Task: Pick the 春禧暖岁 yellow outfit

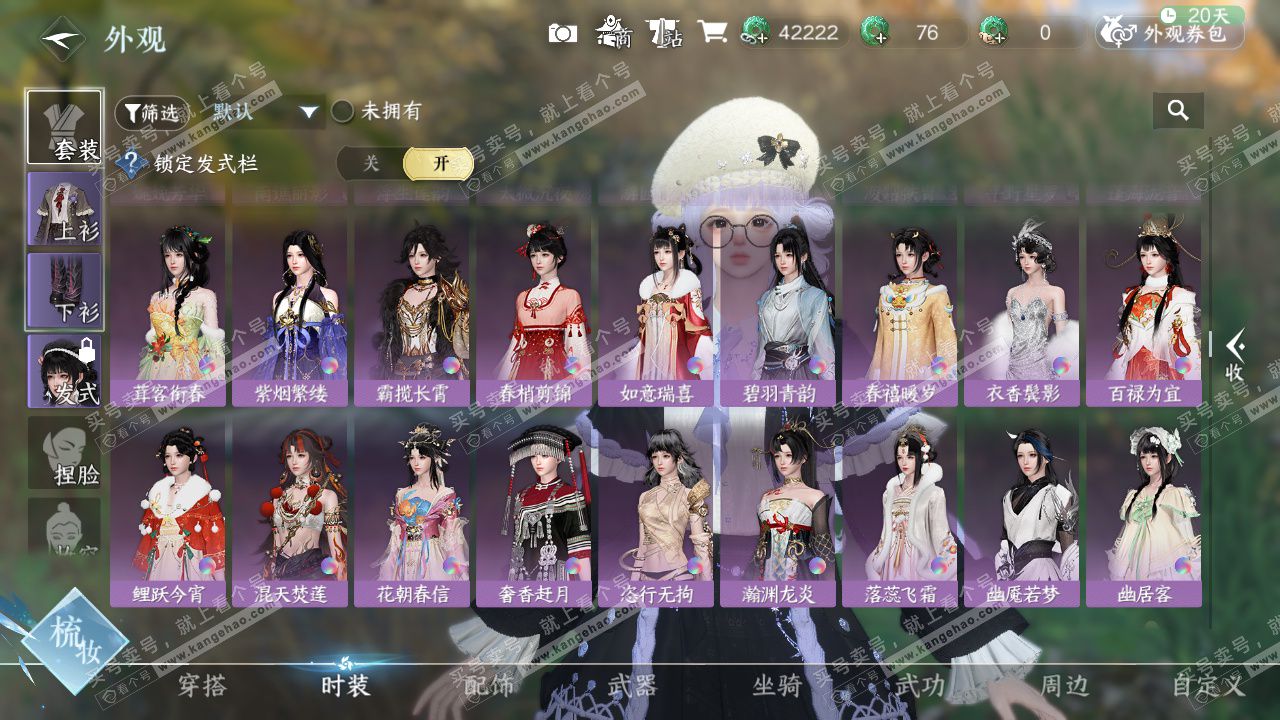Action: (900, 310)
